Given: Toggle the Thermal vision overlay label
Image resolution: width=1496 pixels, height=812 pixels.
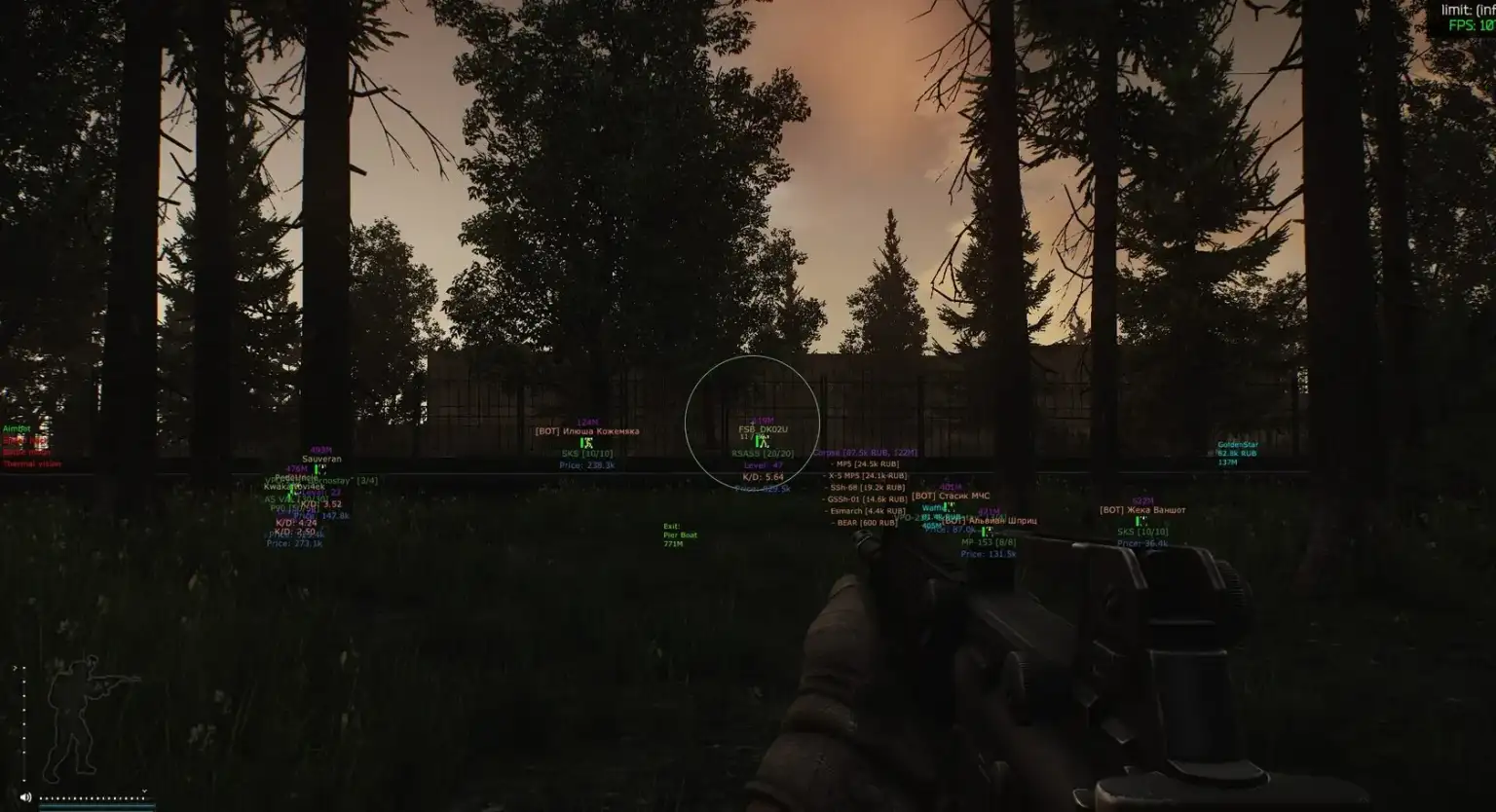Looking at the screenshot, I should [x=32, y=464].
